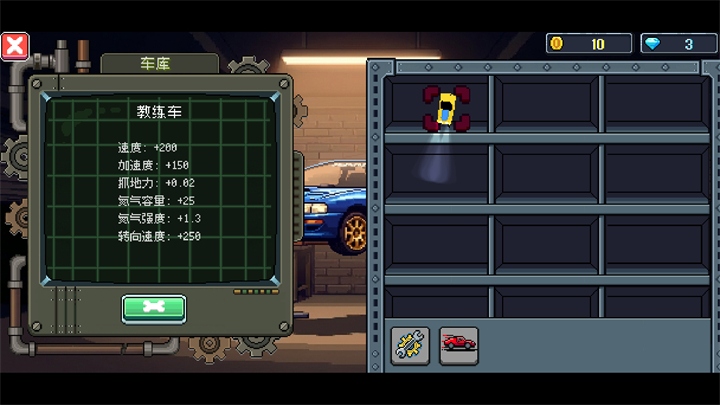Screen dimensions: 720x405
Task: Click the green wrench button
Action: pos(153,308)
